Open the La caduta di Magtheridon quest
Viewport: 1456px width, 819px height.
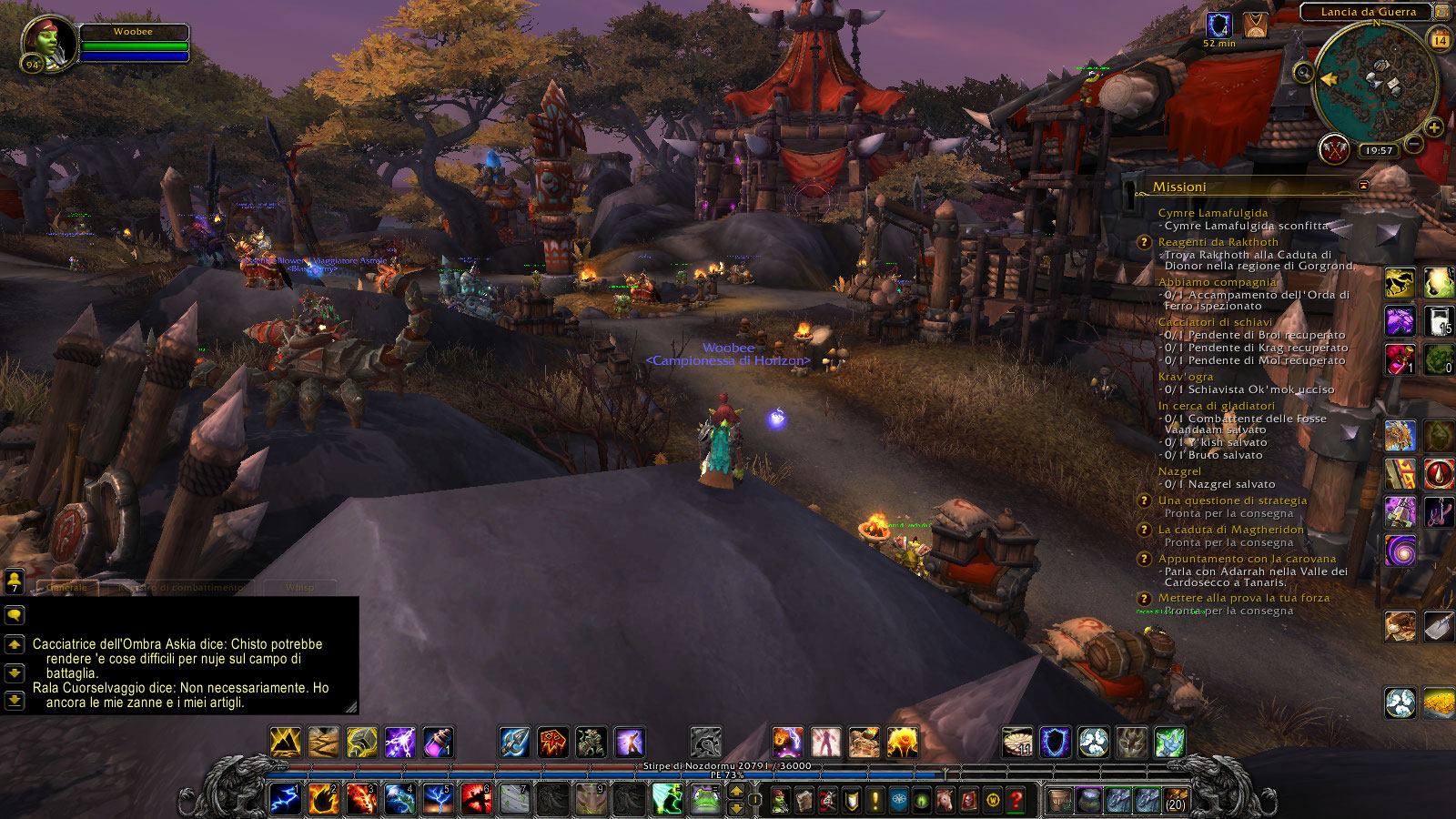tap(1230, 530)
